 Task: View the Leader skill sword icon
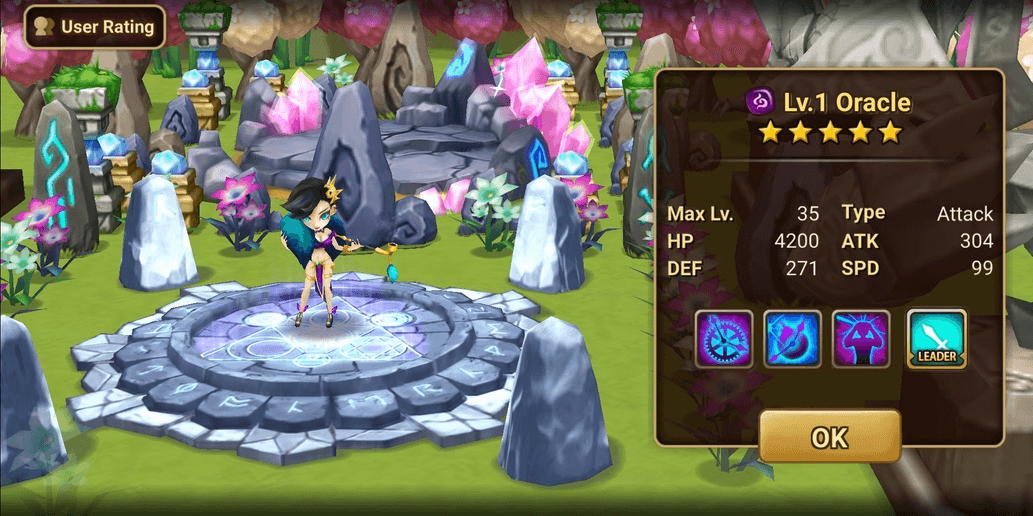pyautogui.click(x=936, y=339)
